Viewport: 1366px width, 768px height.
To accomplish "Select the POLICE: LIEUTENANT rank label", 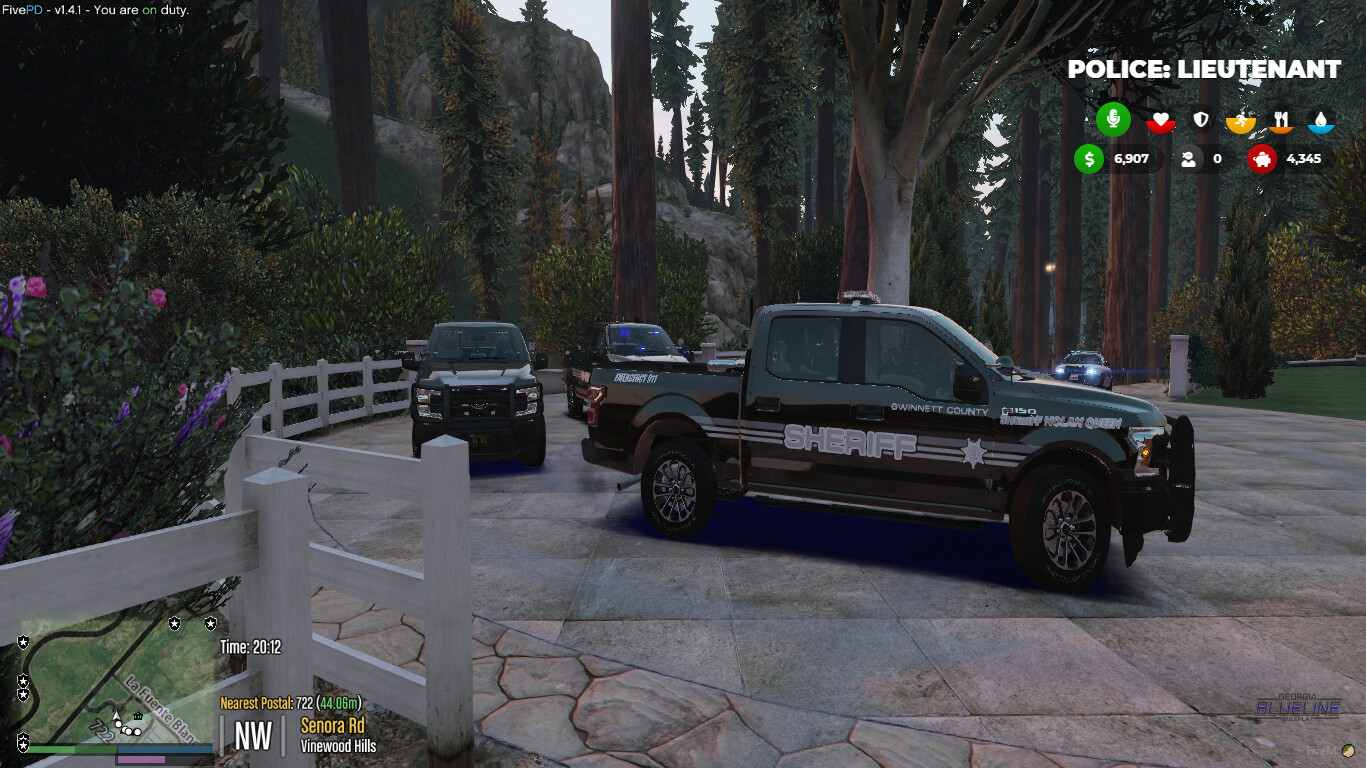I will [x=1203, y=70].
